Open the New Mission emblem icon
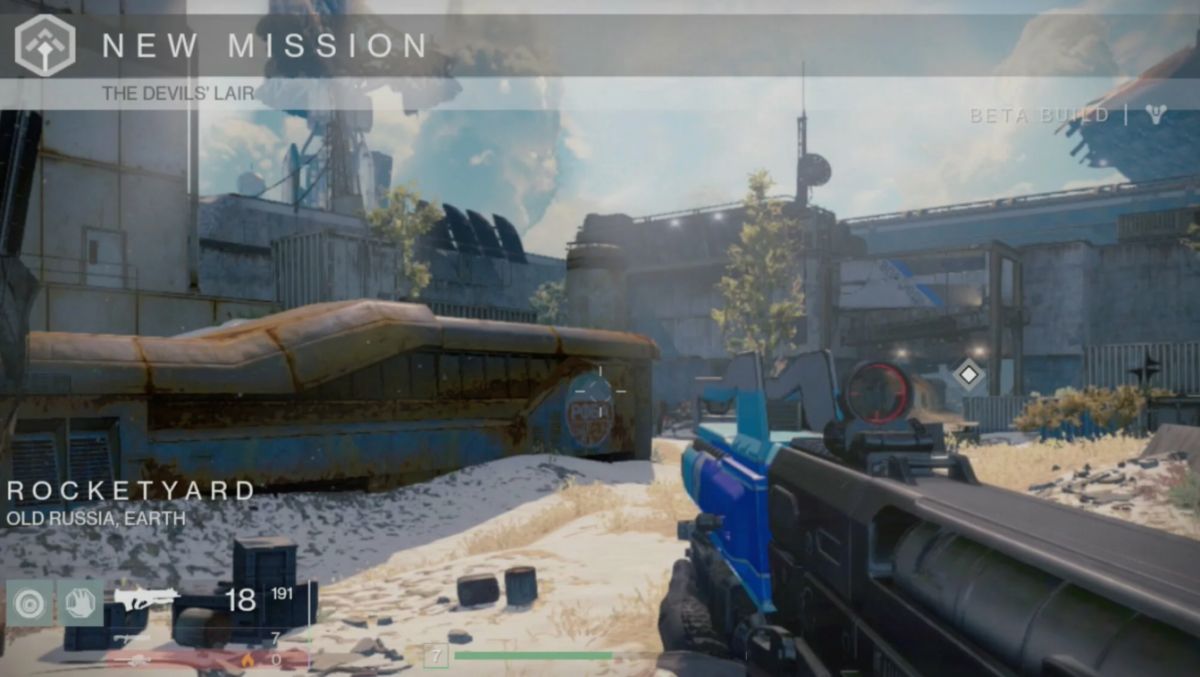 (x=45, y=45)
